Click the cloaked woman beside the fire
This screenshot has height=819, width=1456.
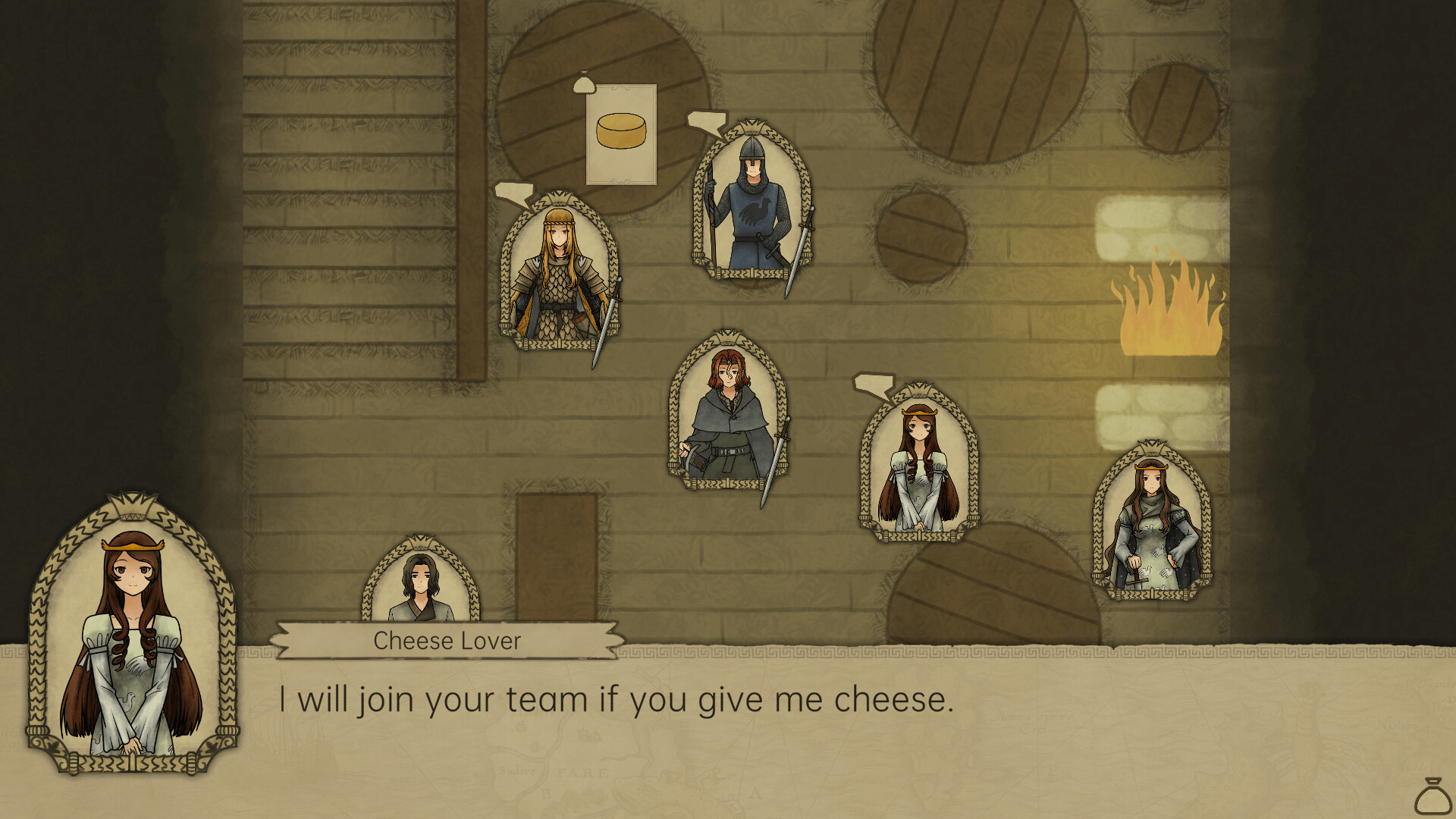[1153, 523]
